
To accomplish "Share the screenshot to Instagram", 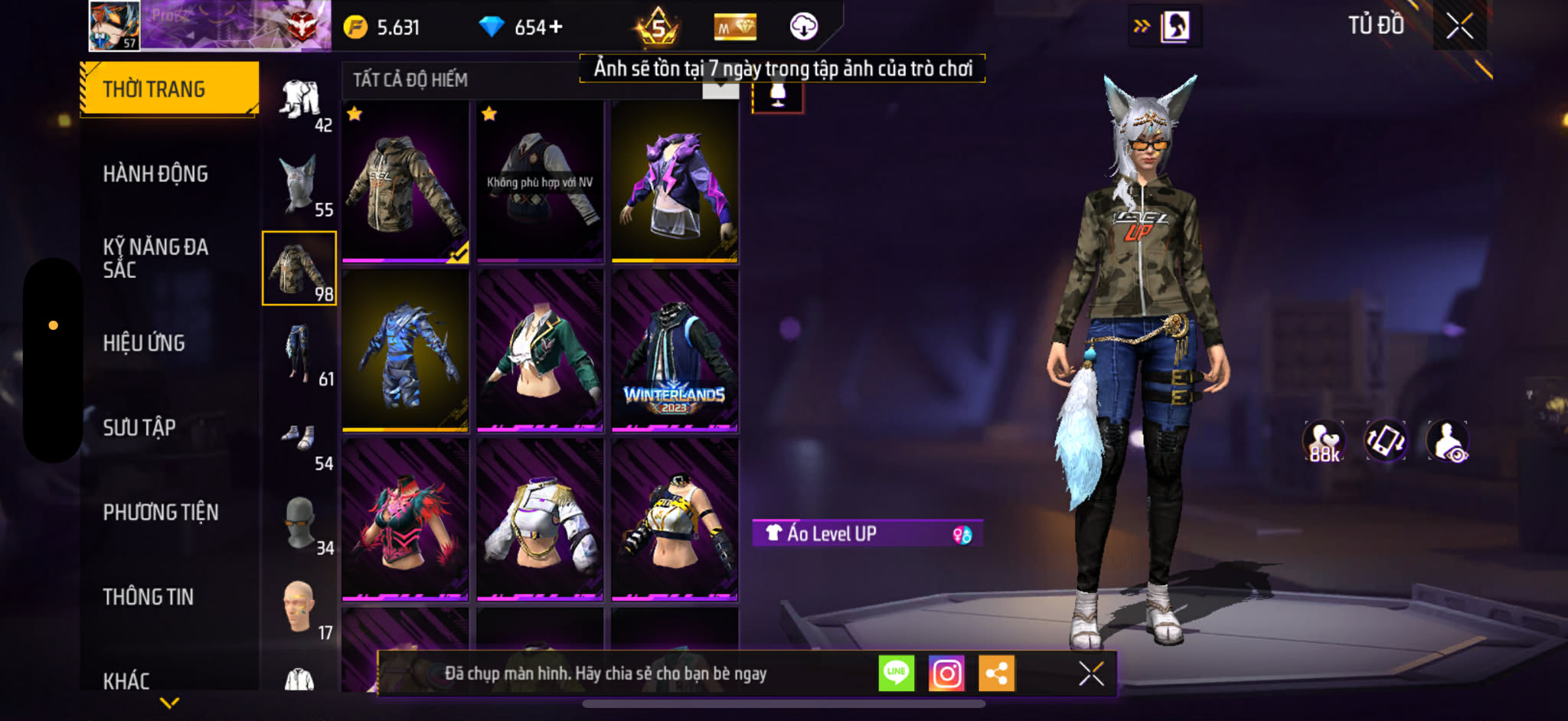I will pyautogui.click(x=946, y=674).
